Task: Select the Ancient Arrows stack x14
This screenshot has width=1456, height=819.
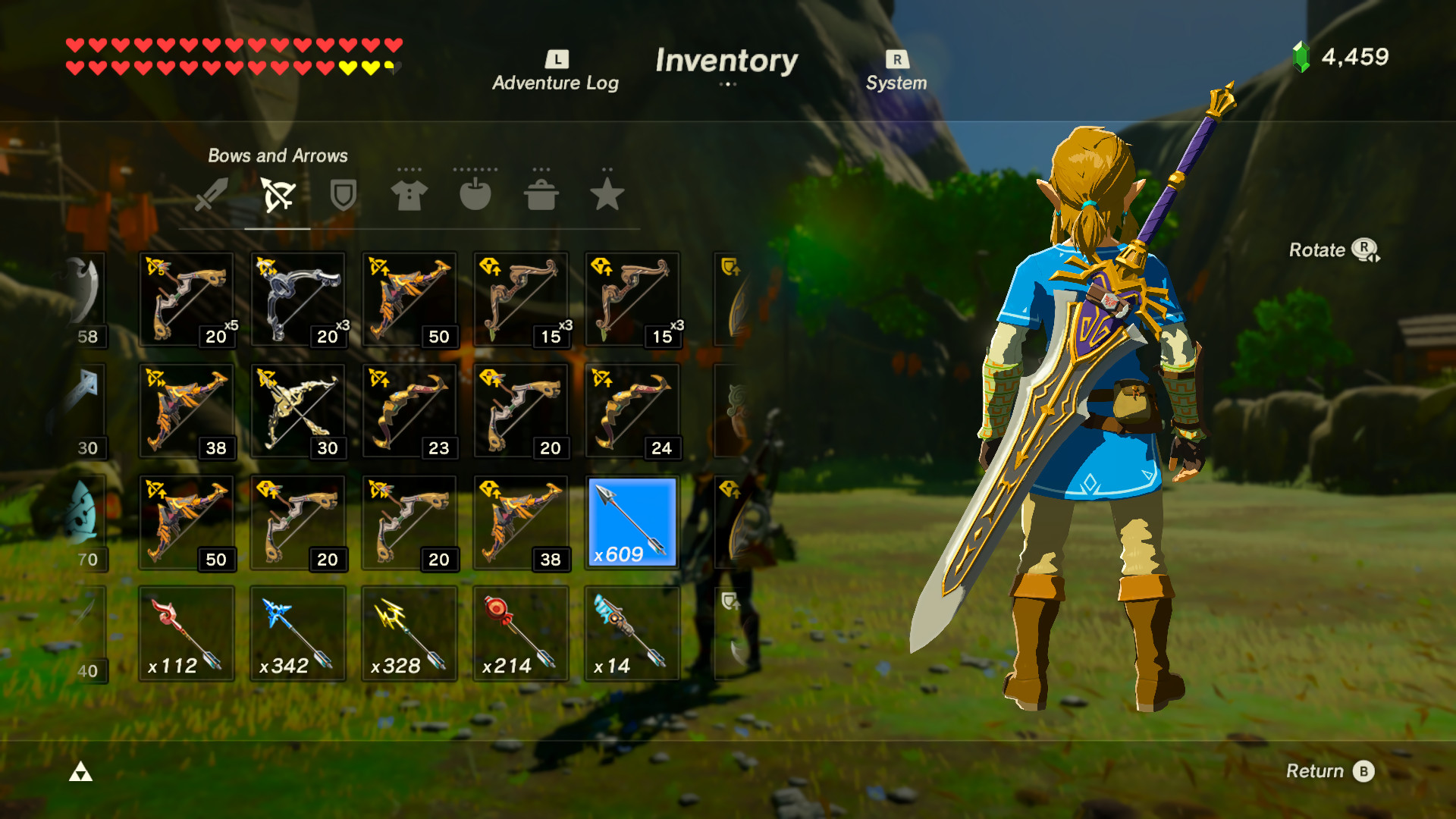Action: click(x=632, y=633)
